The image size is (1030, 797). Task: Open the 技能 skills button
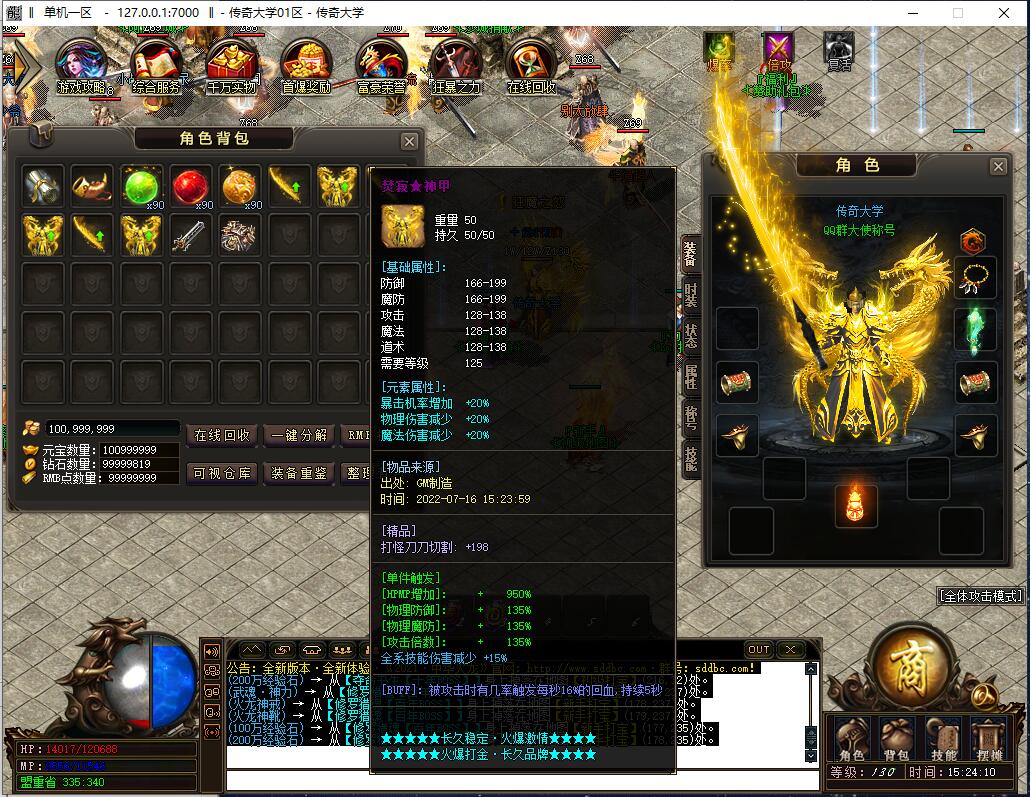coord(943,741)
